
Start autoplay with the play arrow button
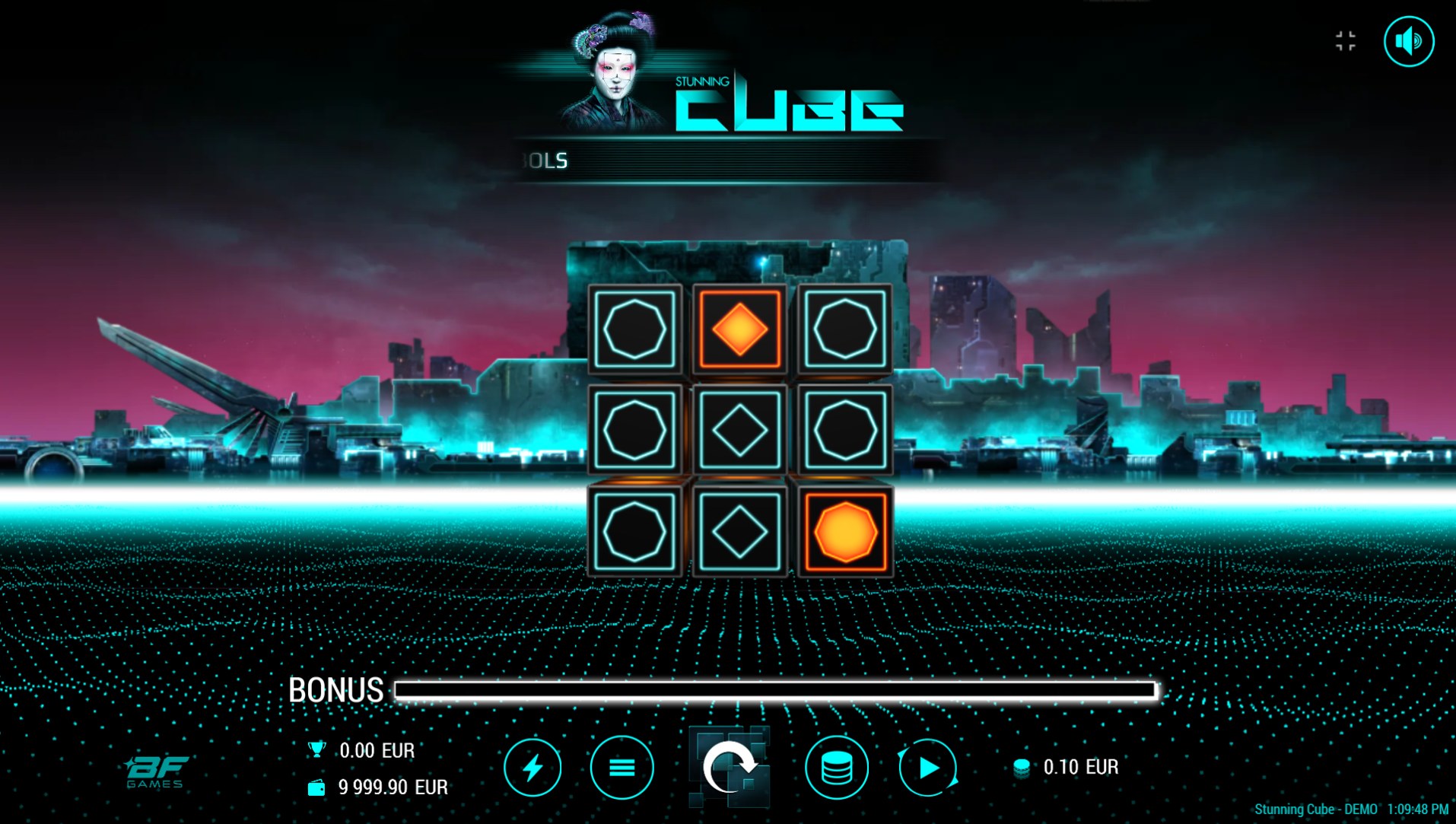[928, 767]
